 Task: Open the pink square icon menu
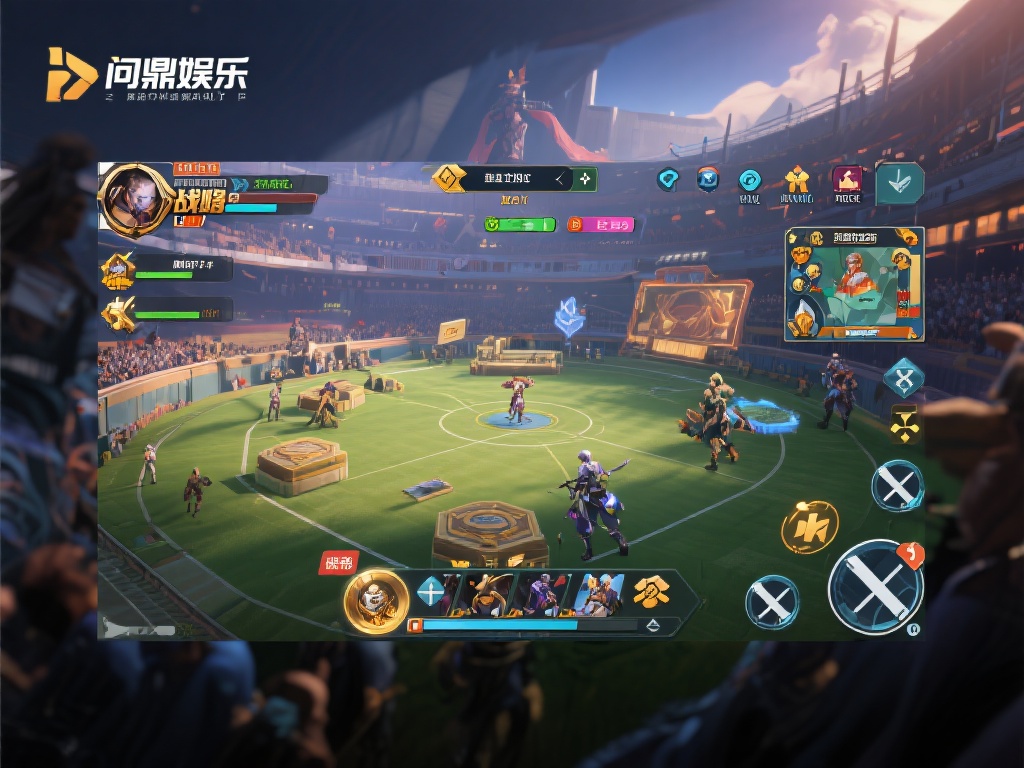coord(847,180)
